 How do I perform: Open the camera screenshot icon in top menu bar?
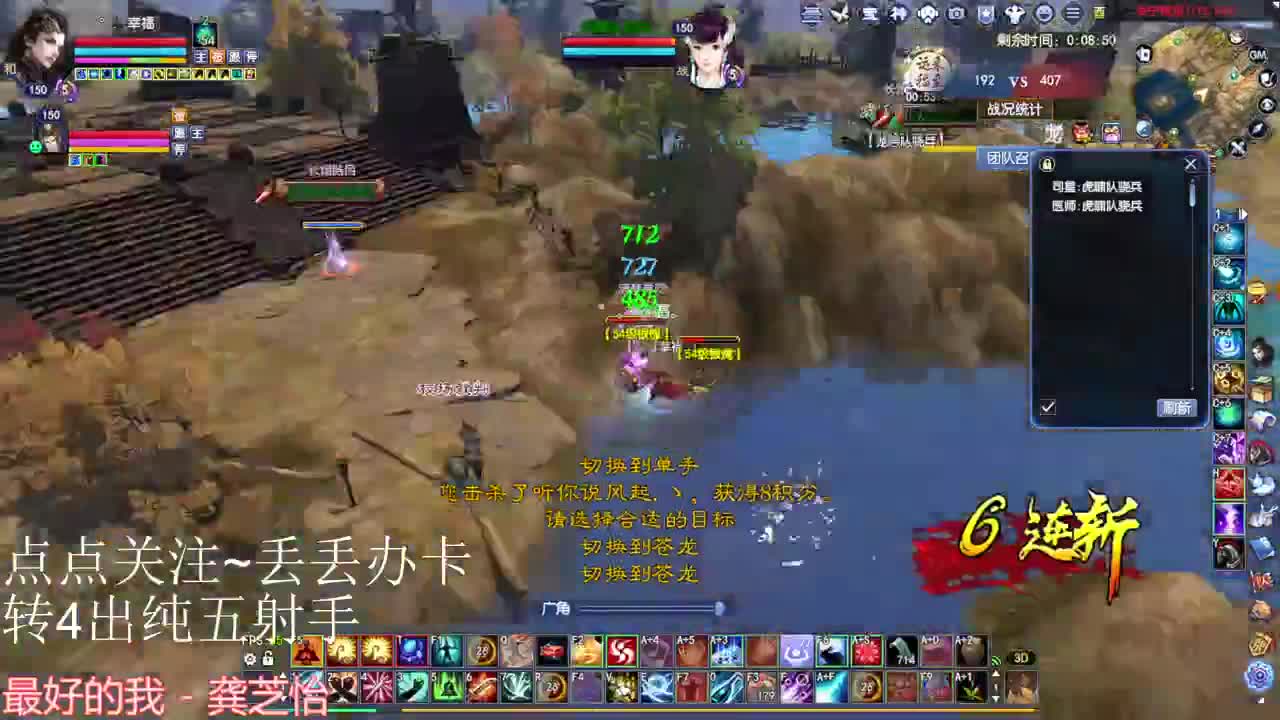pyautogui.click(x=956, y=14)
